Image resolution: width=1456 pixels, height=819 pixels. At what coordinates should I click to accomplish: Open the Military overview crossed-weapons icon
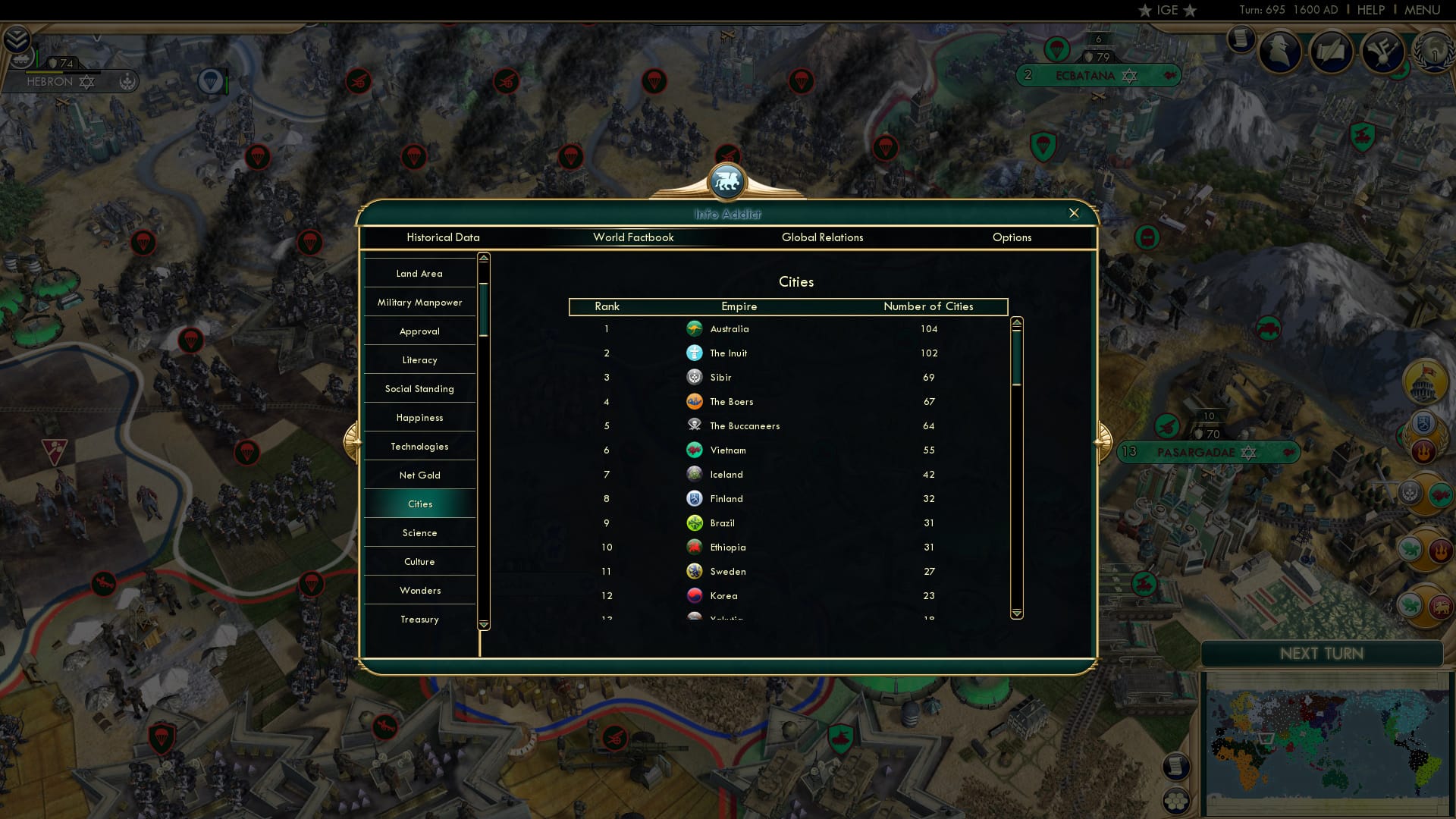[1384, 52]
